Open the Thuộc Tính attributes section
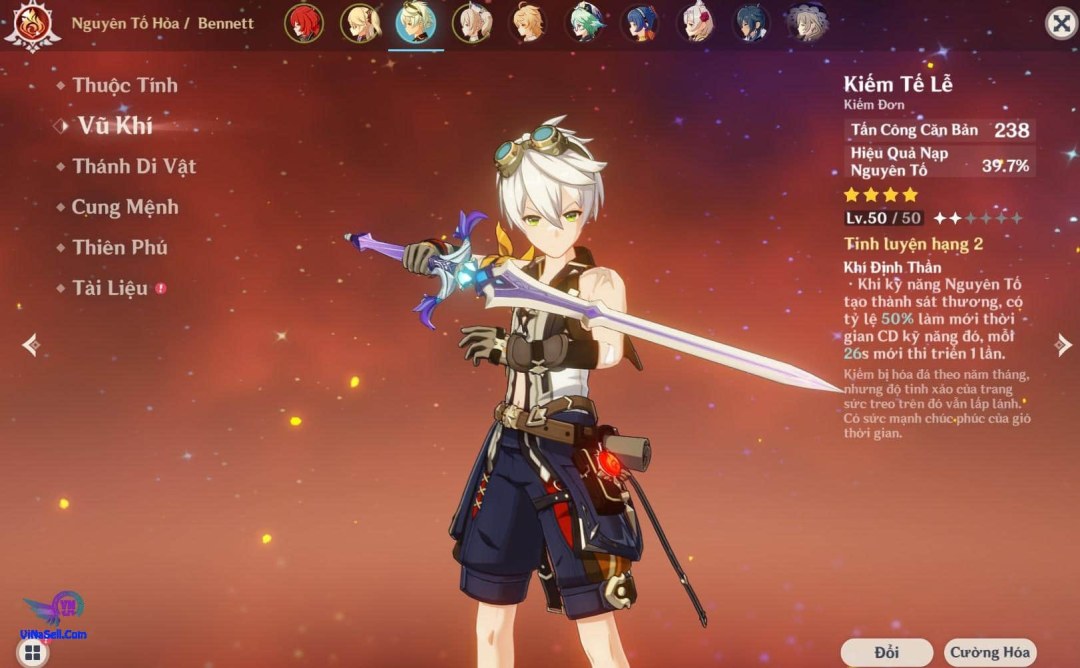Image resolution: width=1080 pixels, height=668 pixels. (124, 86)
